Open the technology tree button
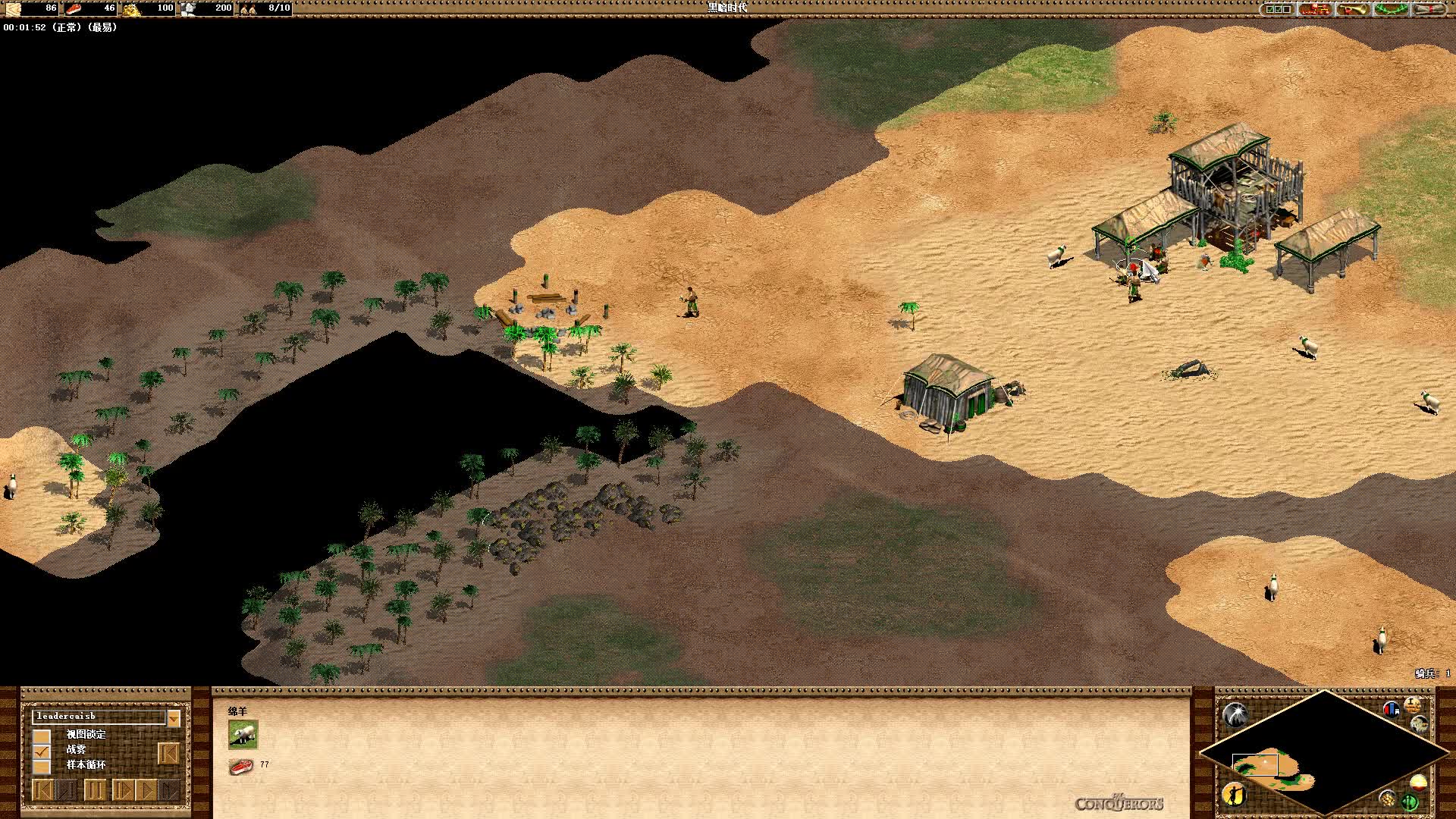The image size is (1456, 819). [1316, 9]
